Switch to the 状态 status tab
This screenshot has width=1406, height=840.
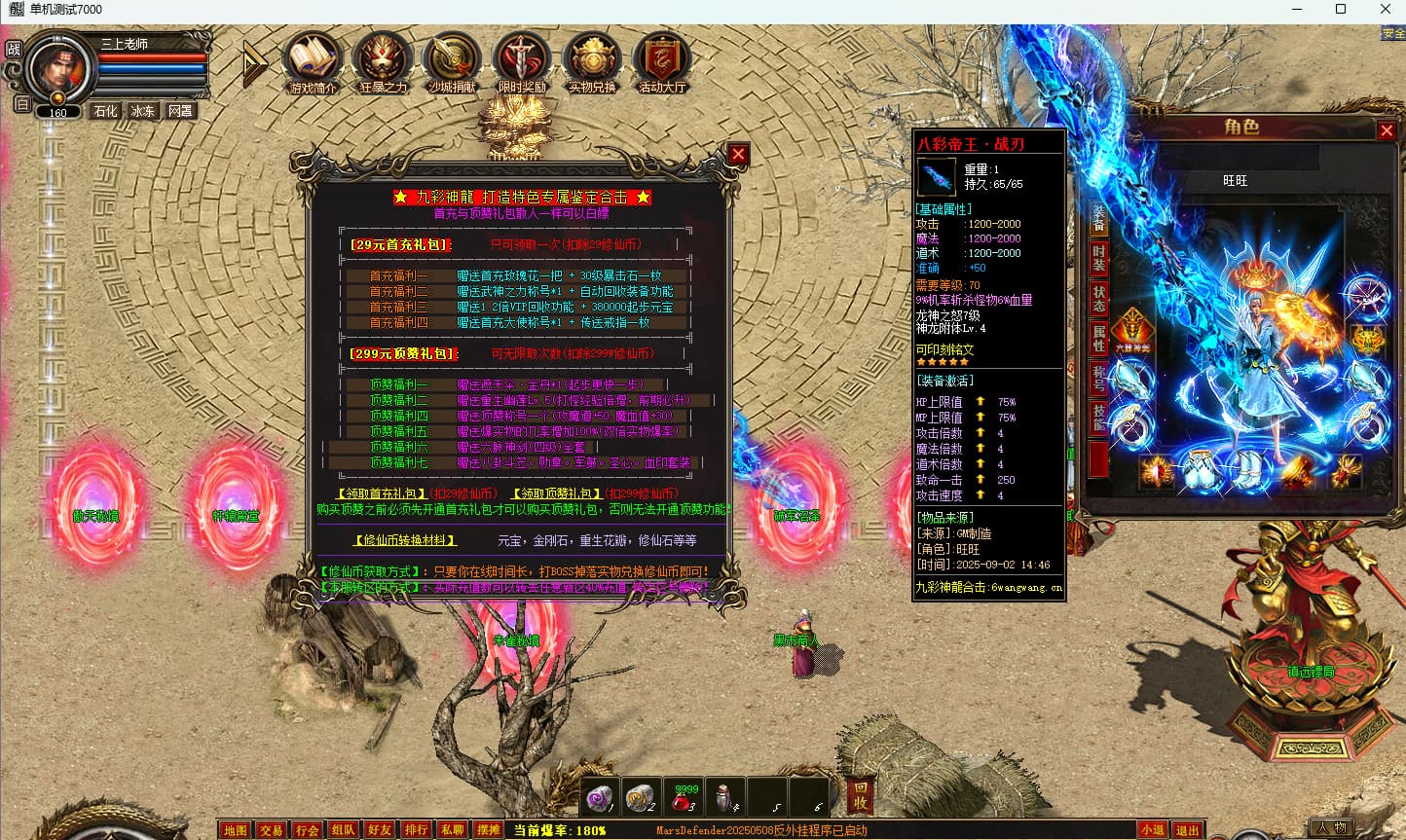tap(1099, 299)
